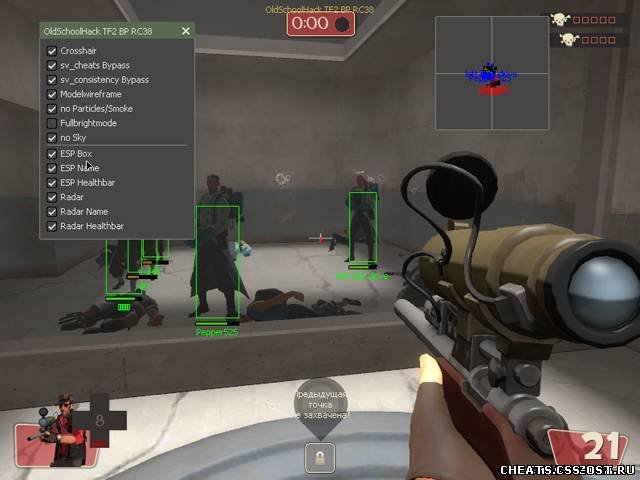Toggle the Radar checkbox
Screen dimensions: 640x480
(x=52, y=198)
